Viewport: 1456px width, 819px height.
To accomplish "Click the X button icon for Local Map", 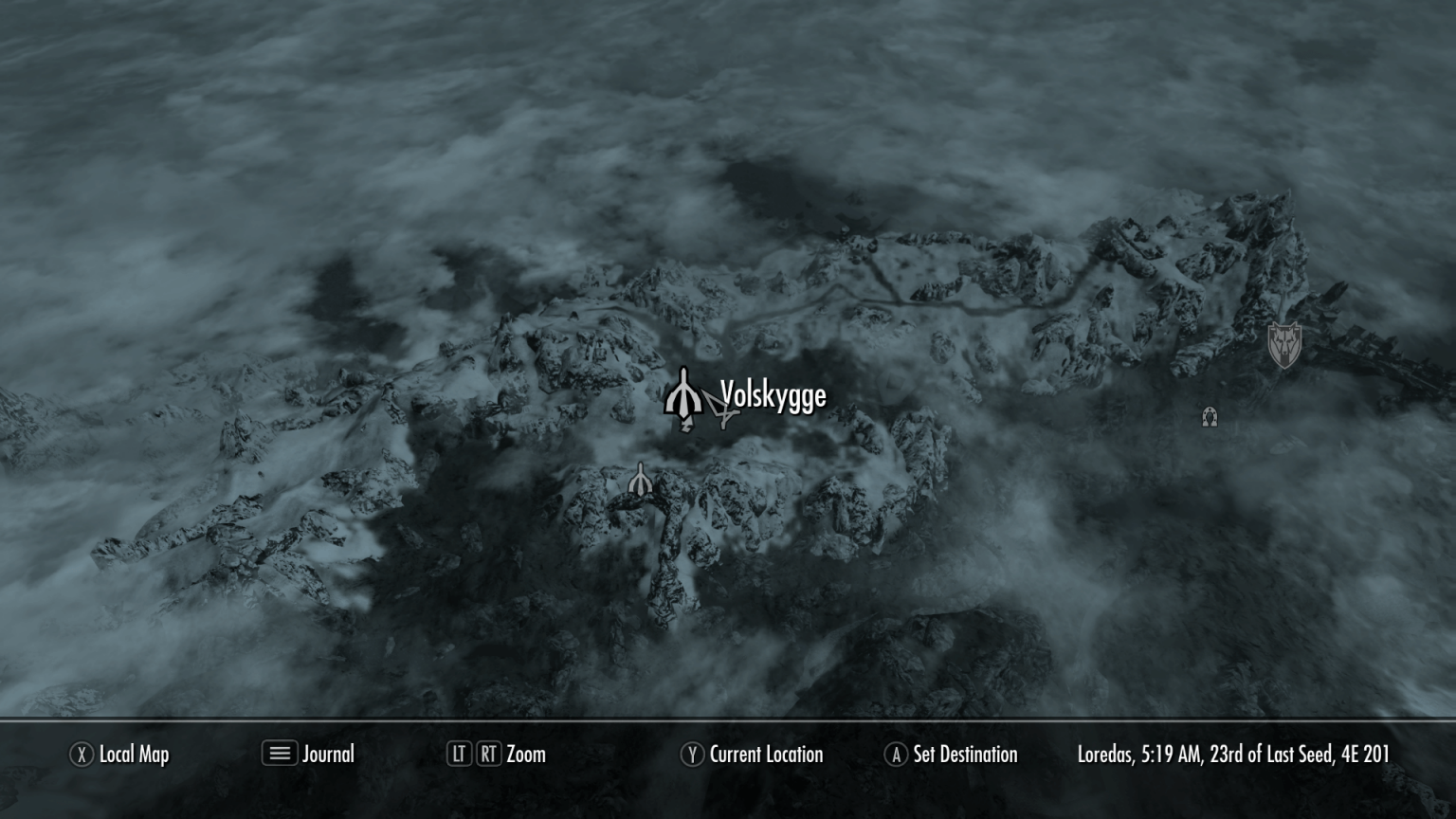I will pos(81,755).
